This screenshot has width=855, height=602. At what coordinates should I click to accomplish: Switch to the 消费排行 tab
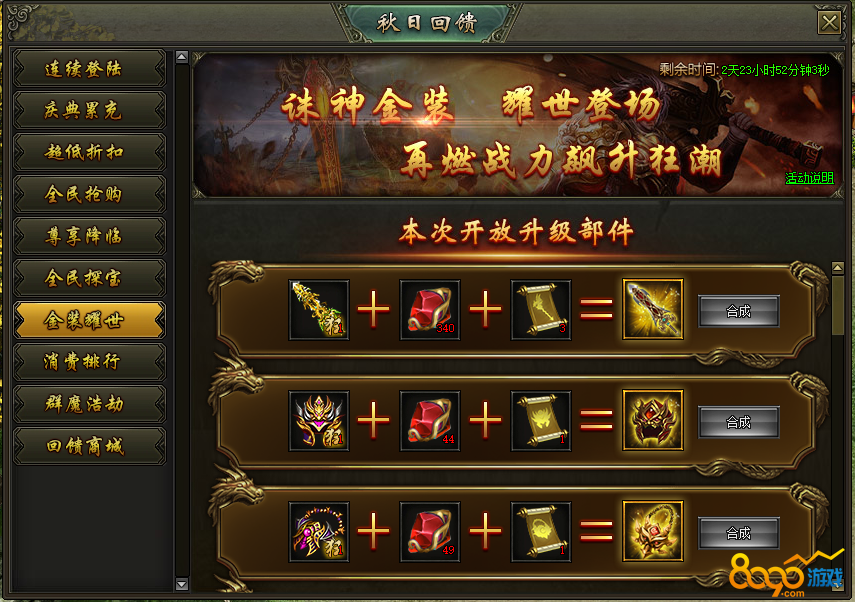(89, 363)
